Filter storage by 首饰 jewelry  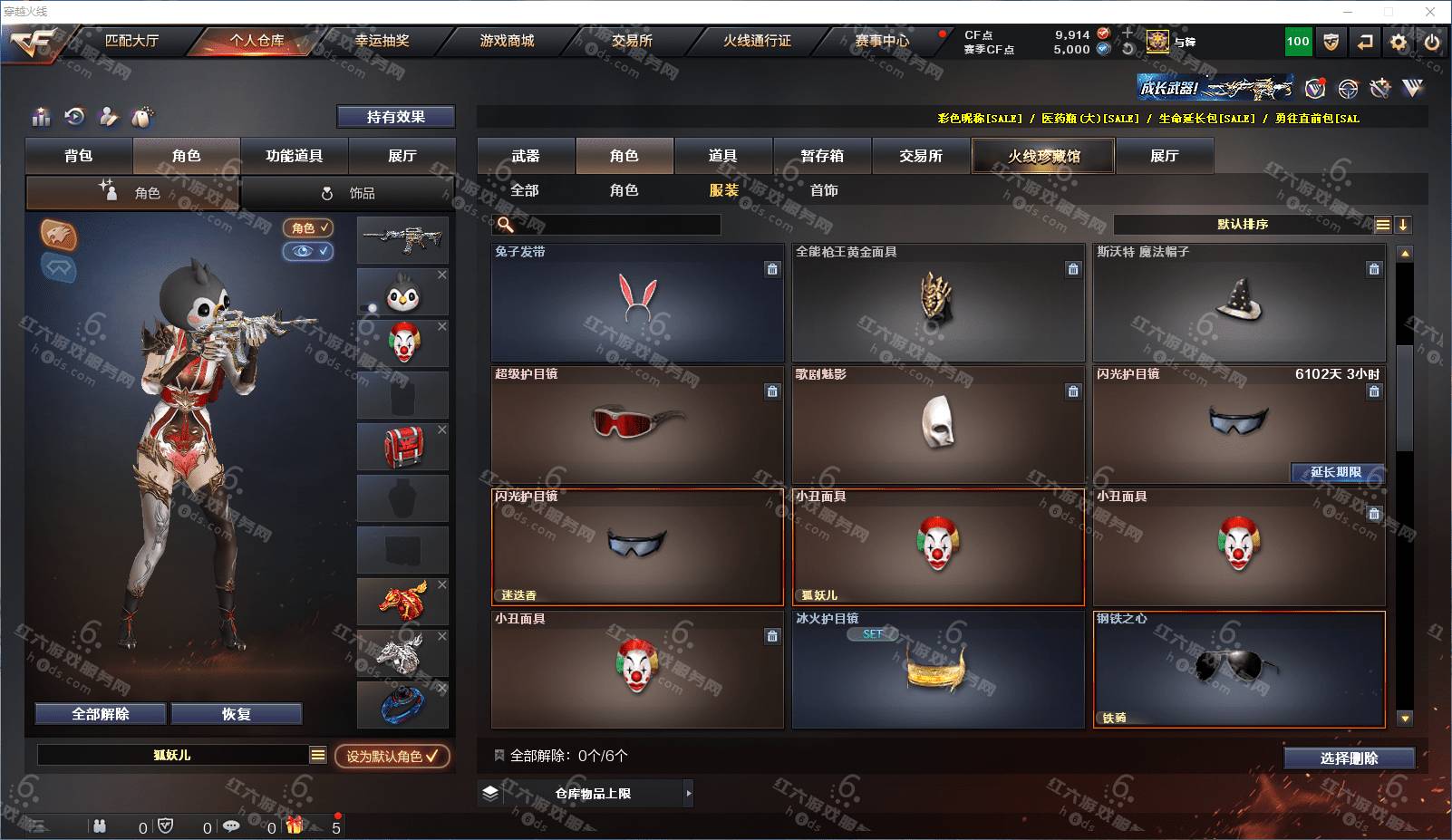click(x=824, y=190)
